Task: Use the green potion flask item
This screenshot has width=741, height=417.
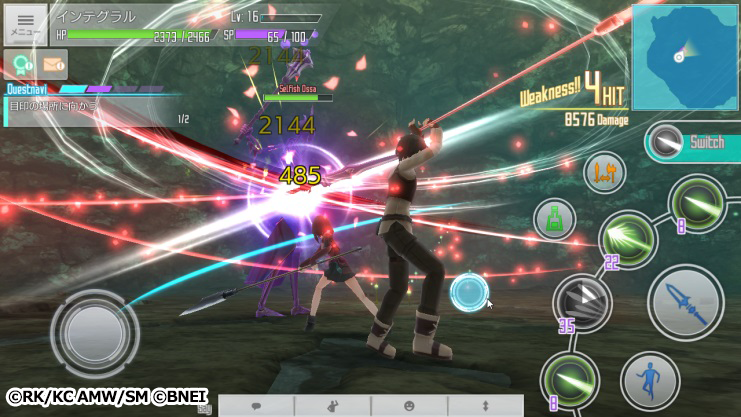Action: tap(553, 218)
